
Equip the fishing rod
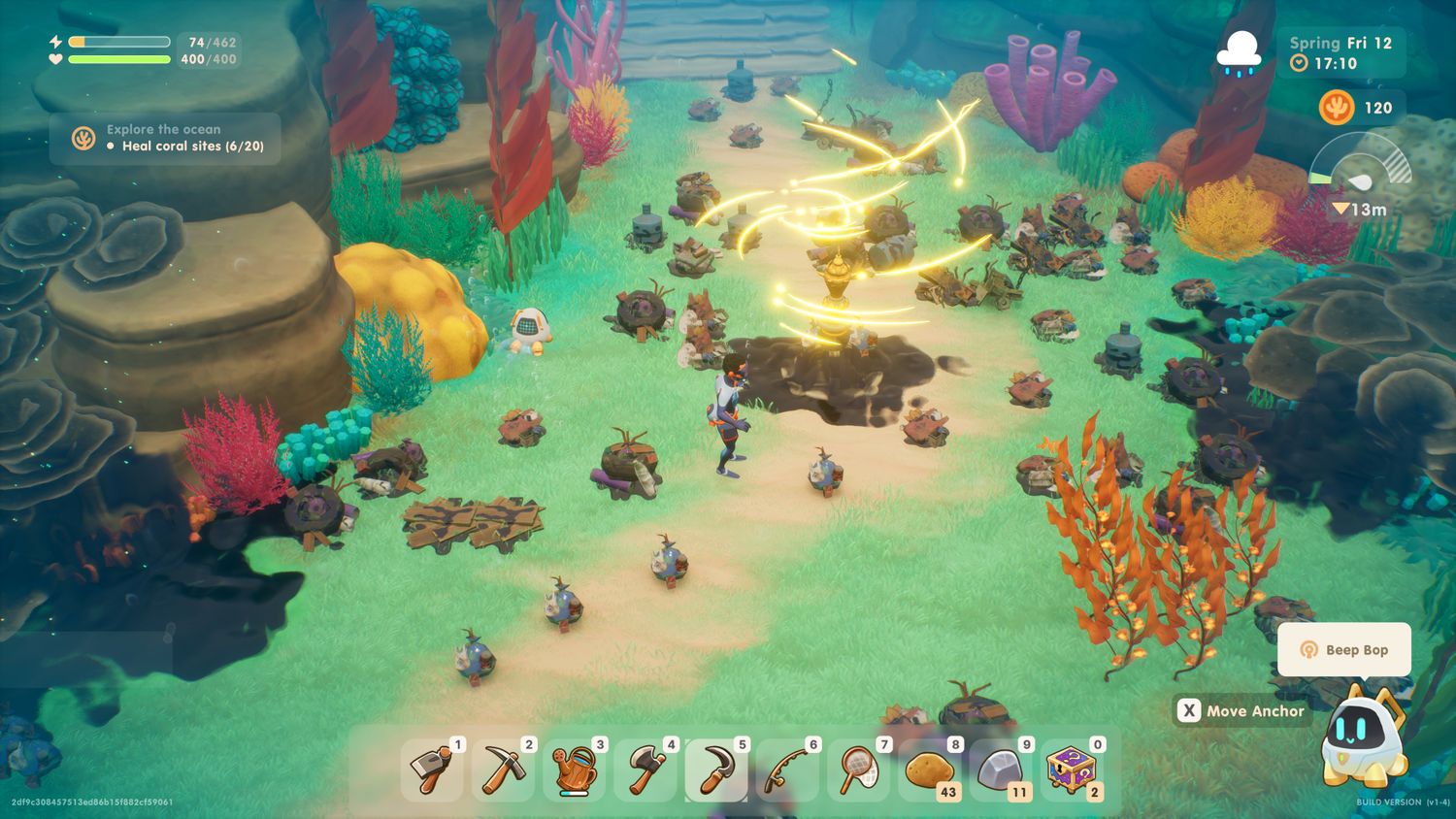pyautogui.click(x=787, y=770)
